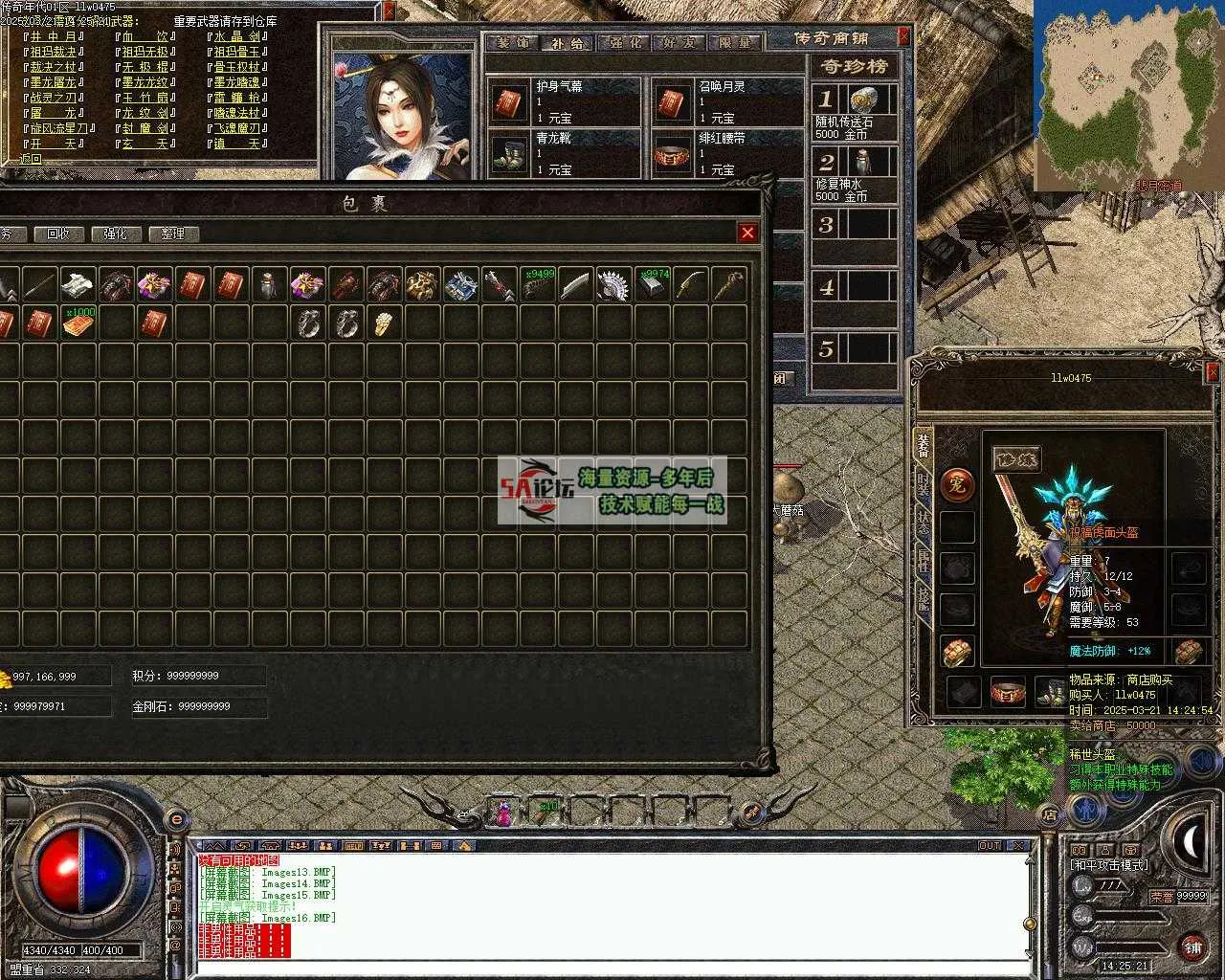Choose 随机传送石 in the 奇珍榜 list
1225x980 pixels.
click(x=856, y=113)
